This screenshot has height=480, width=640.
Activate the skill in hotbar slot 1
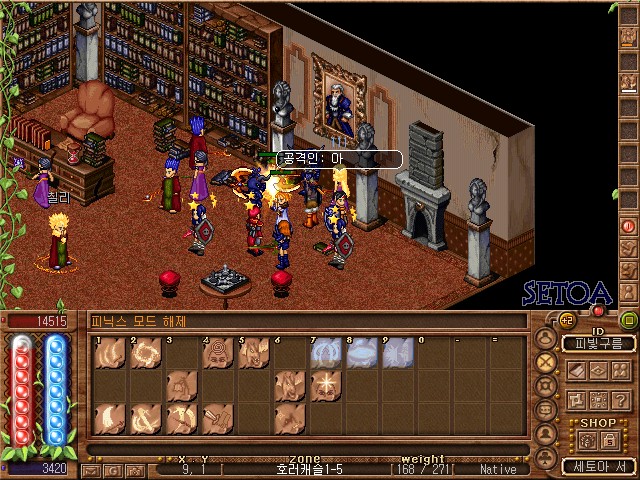click(110, 352)
